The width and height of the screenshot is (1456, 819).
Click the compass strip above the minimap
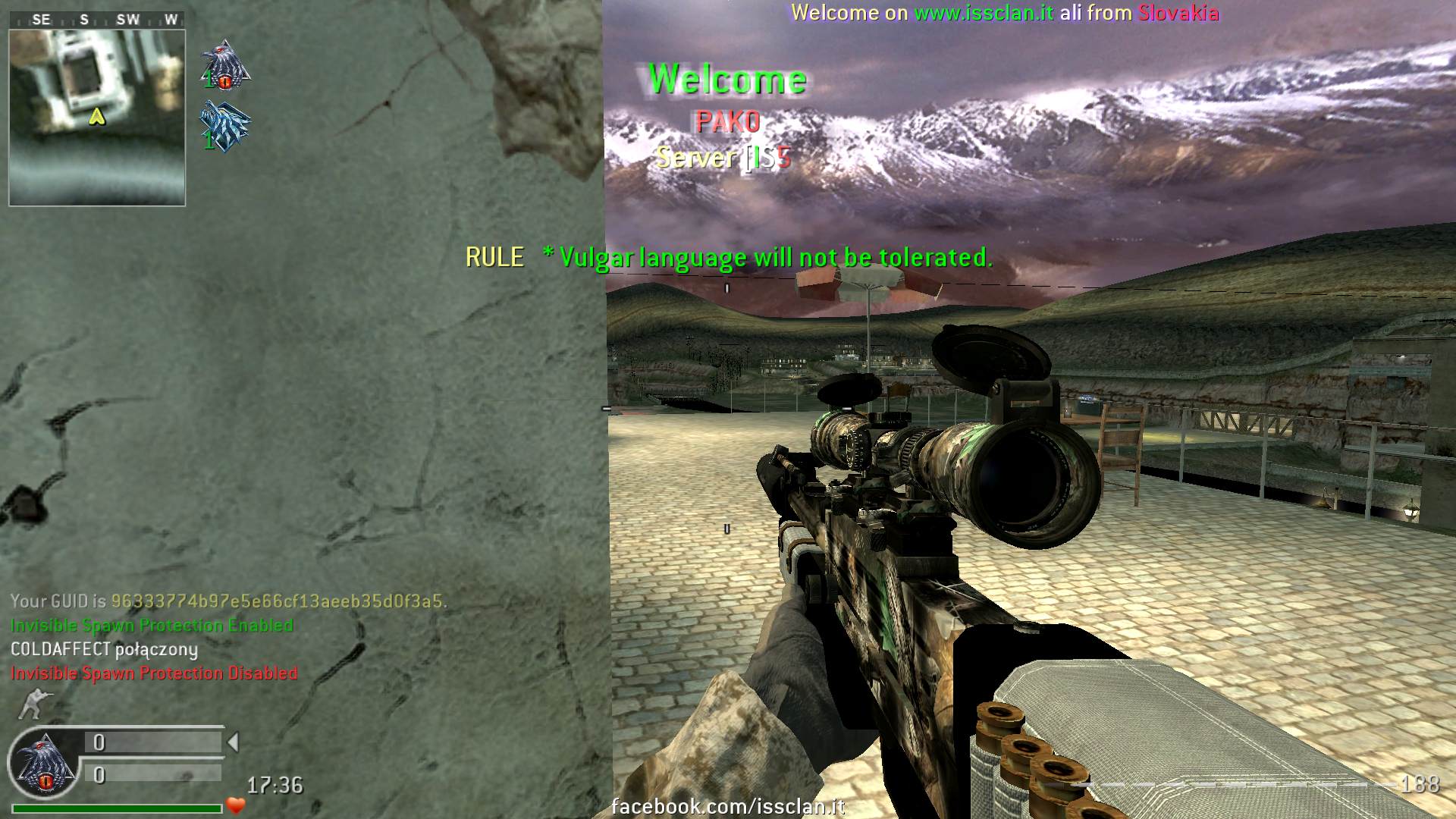coord(97,20)
